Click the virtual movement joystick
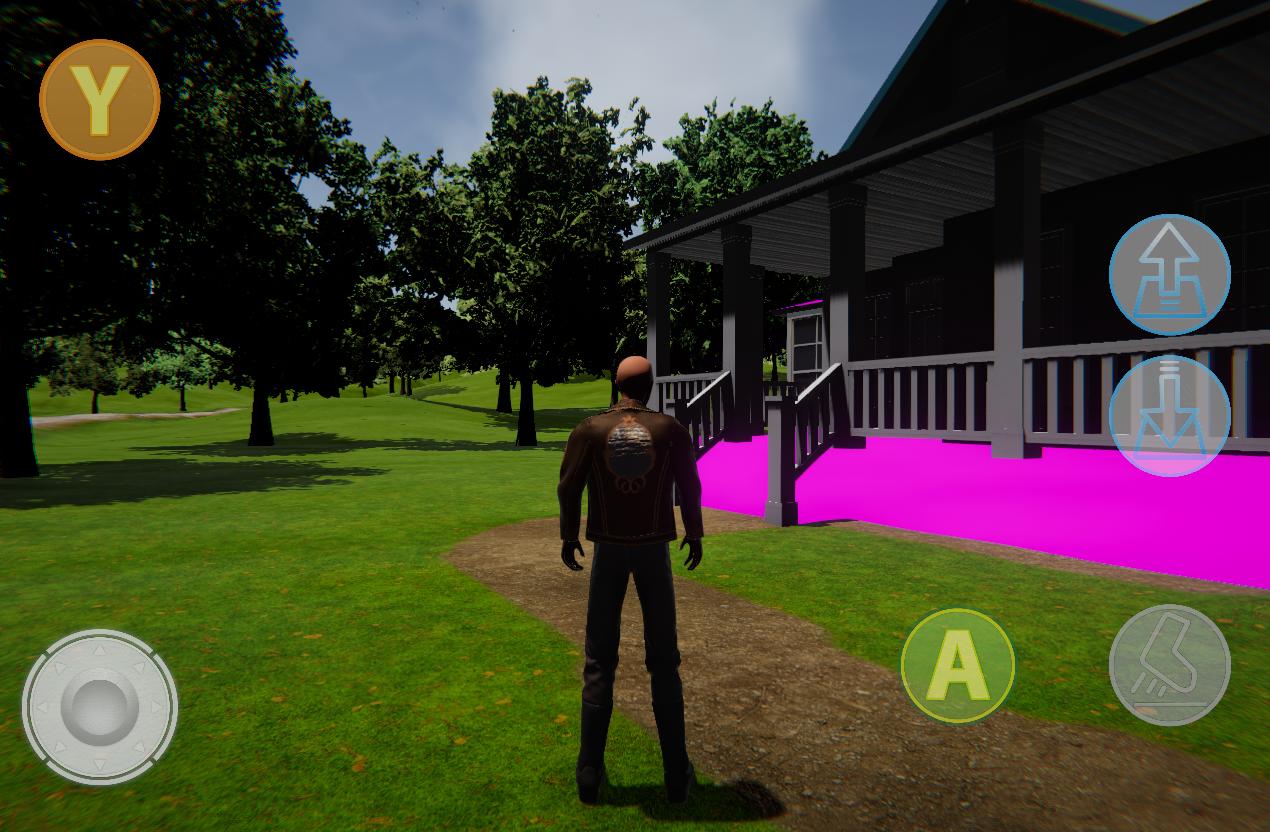The width and height of the screenshot is (1270, 832). pos(99,706)
